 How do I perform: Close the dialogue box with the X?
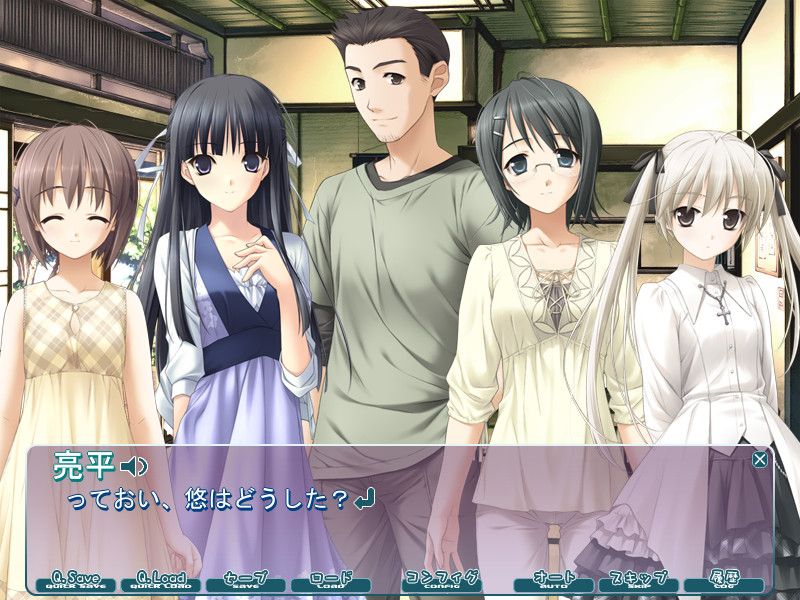click(x=760, y=460)
